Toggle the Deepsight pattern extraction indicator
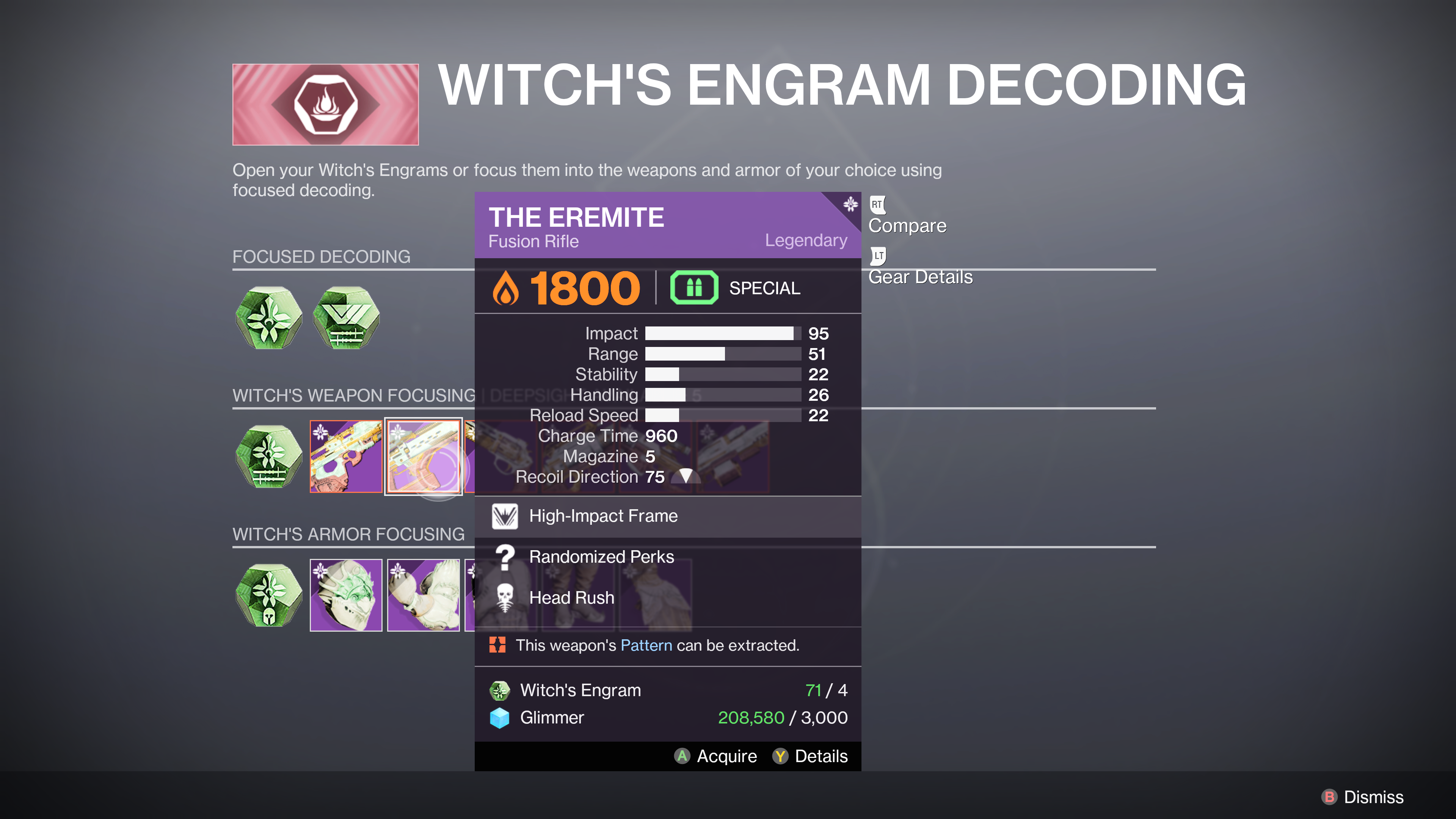1456x819 pixels. (x=498, y=645)
